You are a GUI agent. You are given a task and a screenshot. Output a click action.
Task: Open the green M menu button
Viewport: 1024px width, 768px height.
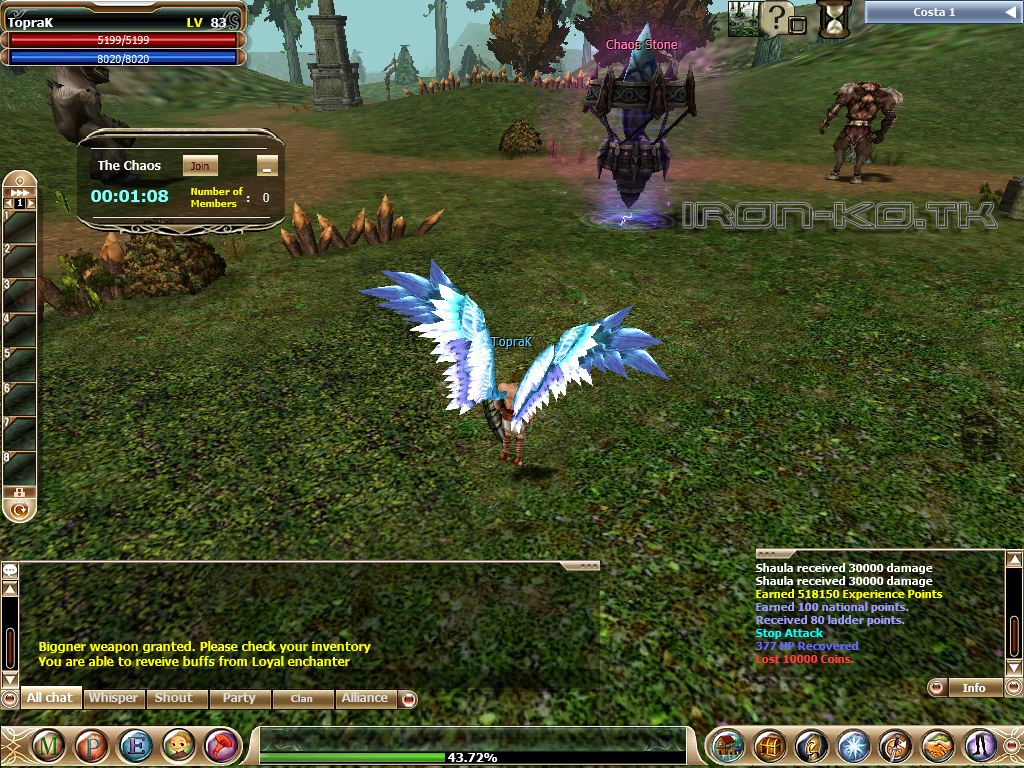pos(48,746)
